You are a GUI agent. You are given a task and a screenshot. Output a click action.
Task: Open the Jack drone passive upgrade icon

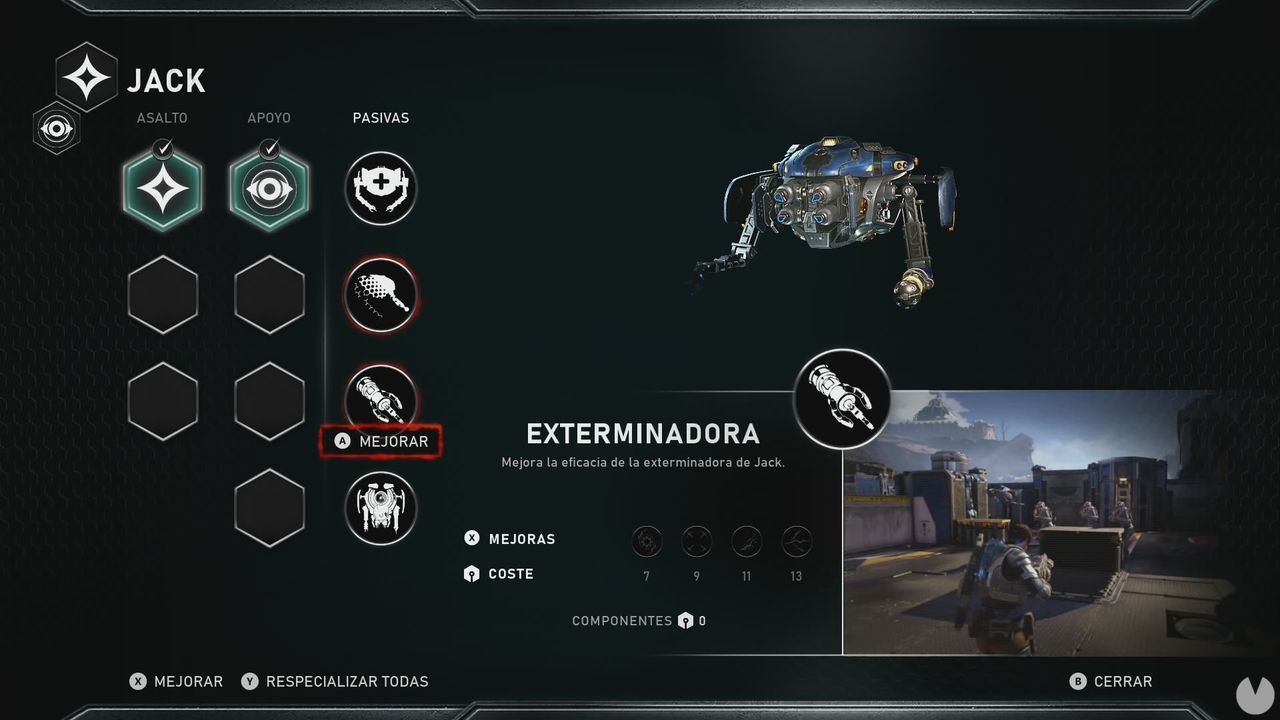click(x=380, y=508)
